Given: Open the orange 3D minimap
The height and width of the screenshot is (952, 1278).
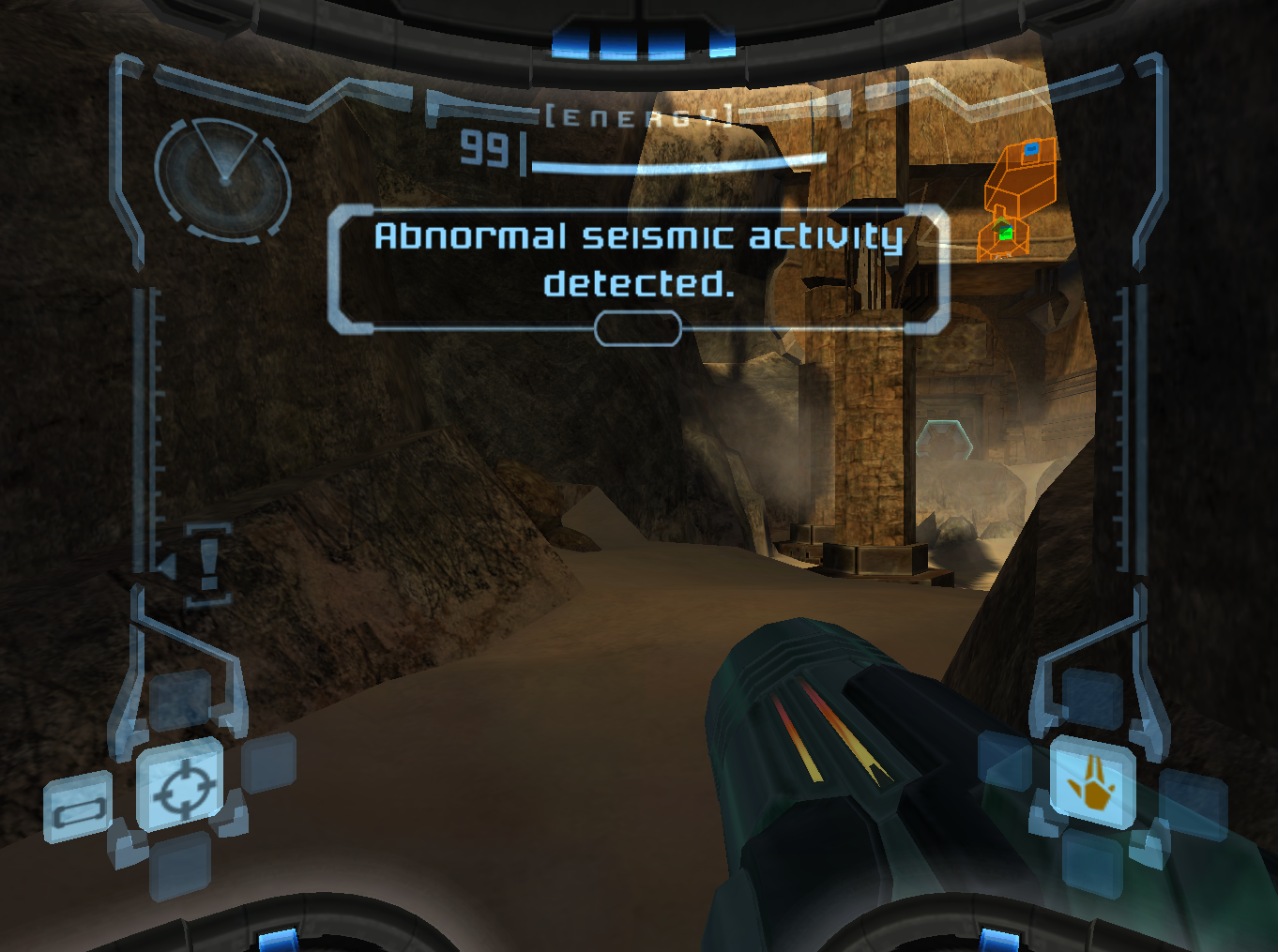Looking at the screenshot, I should point(1017,197).
